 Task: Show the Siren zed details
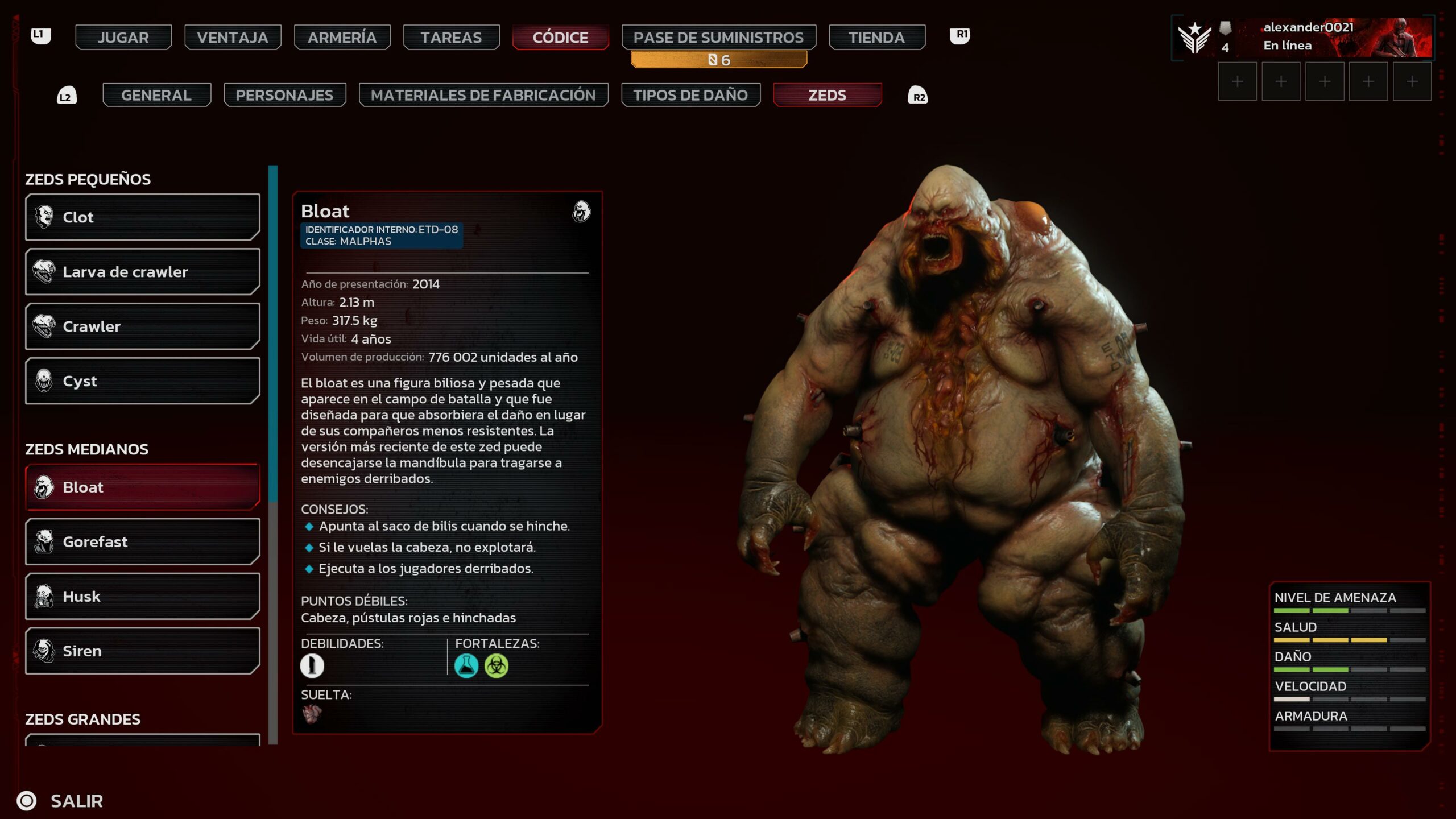142,651
